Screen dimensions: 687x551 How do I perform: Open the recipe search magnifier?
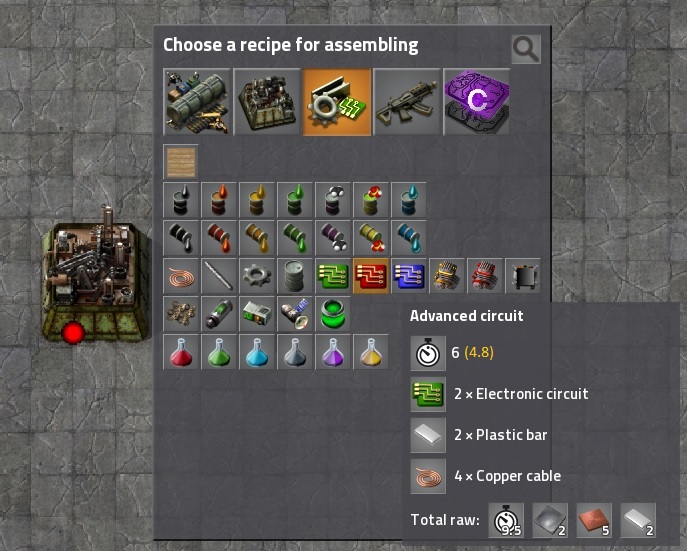[x=525, y=48]
